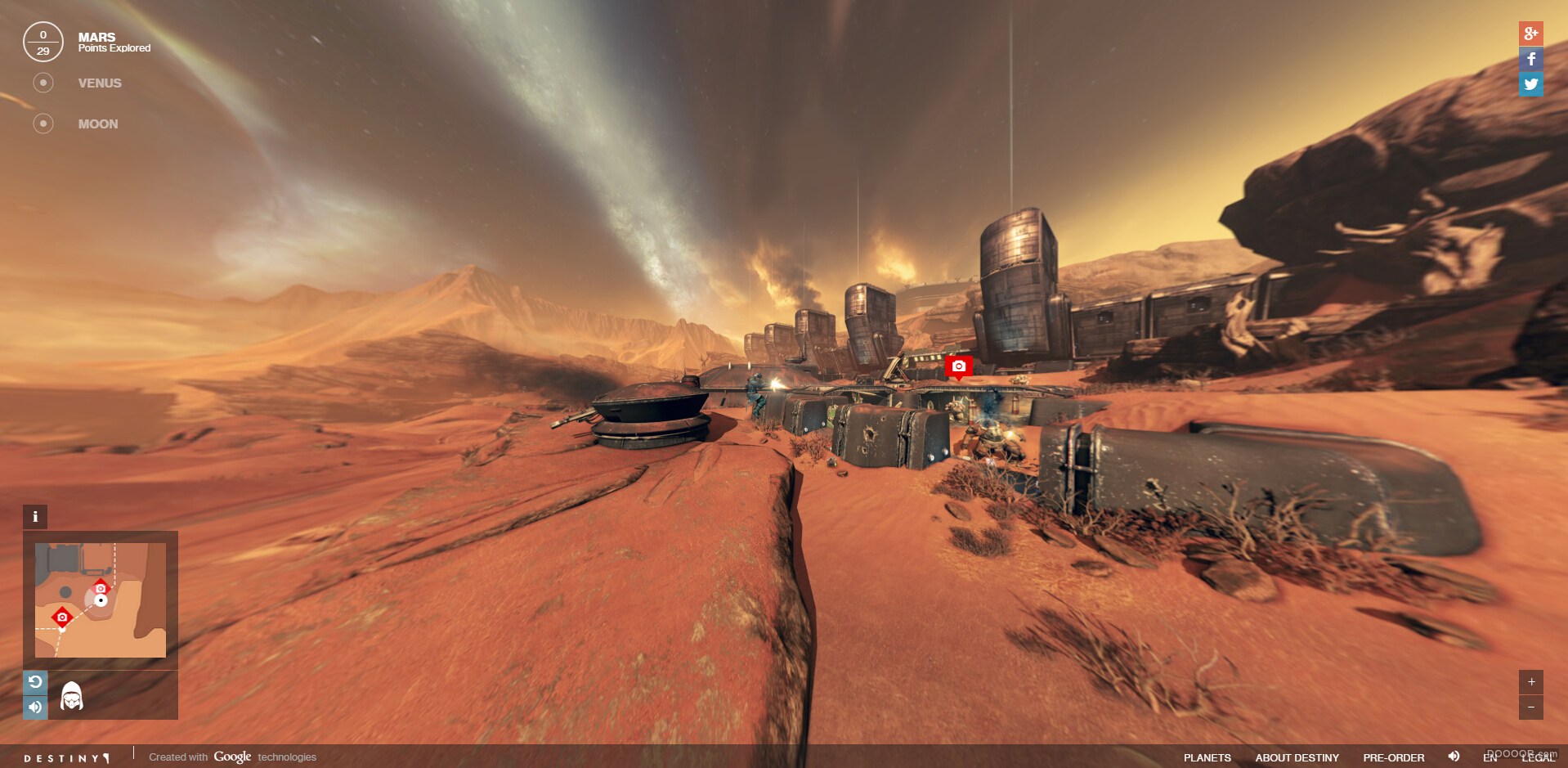Select the Venus planet radio button
This screenshot has height=768, width=1568.
tap(43, 82)
